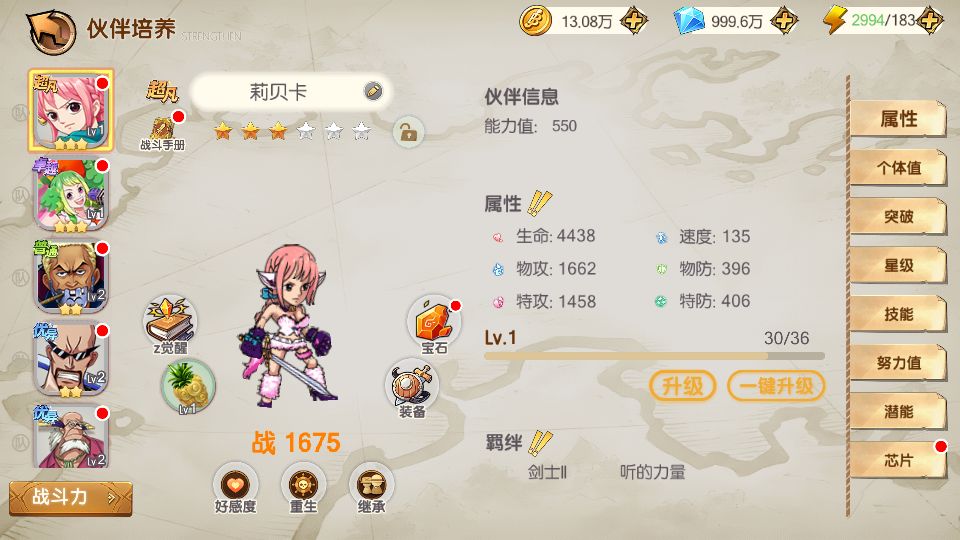Image resolution: width=960 pixels, height=540 pixels.
Task: Open Z觉醒 awakening book icon
Action: pos(169,320)
